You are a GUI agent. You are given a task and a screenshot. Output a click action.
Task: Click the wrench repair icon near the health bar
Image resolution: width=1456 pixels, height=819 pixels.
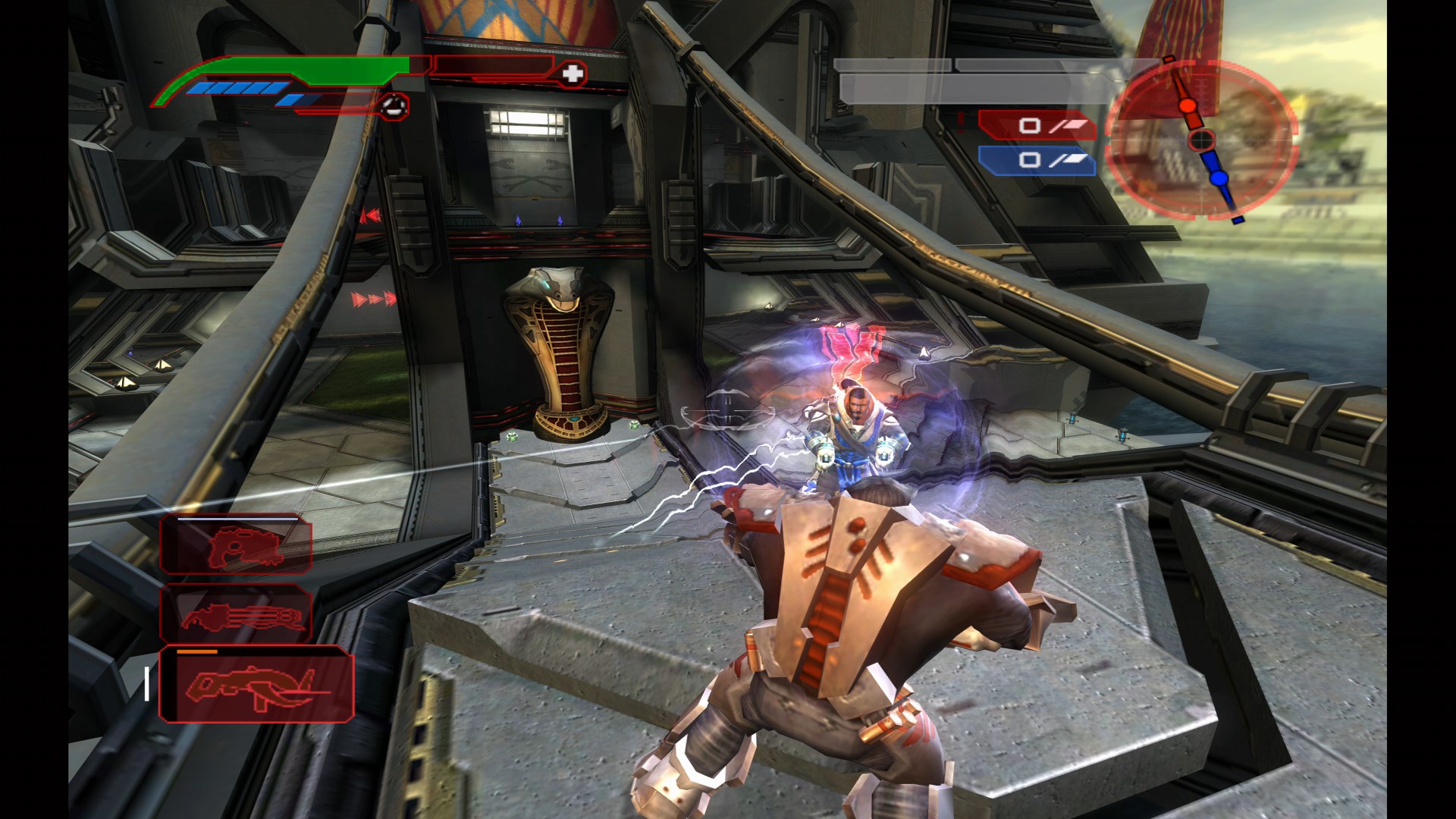393,106
